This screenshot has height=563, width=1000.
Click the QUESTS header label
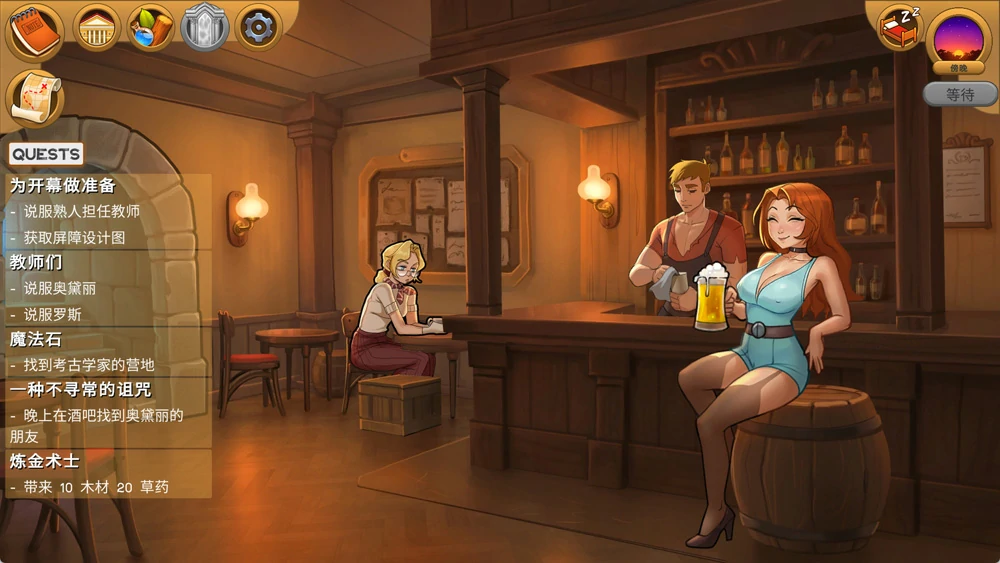46,154
